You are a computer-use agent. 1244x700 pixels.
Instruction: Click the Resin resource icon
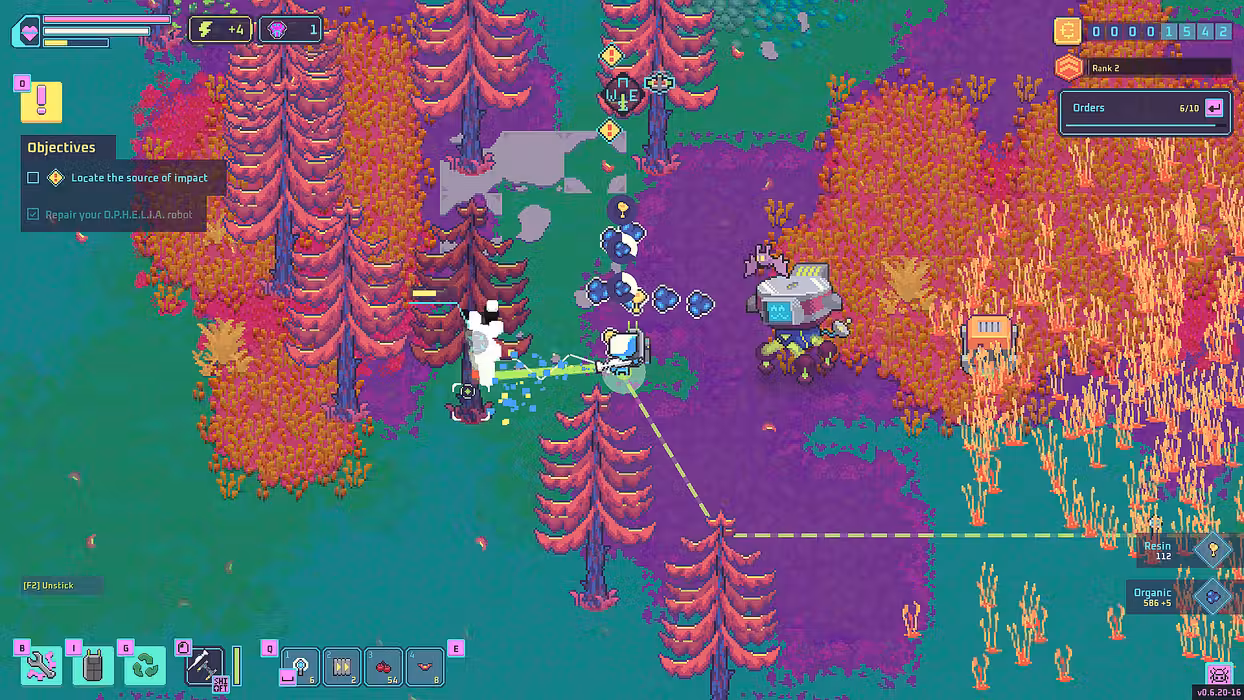pyautogui.click(x=1212, y=548)
